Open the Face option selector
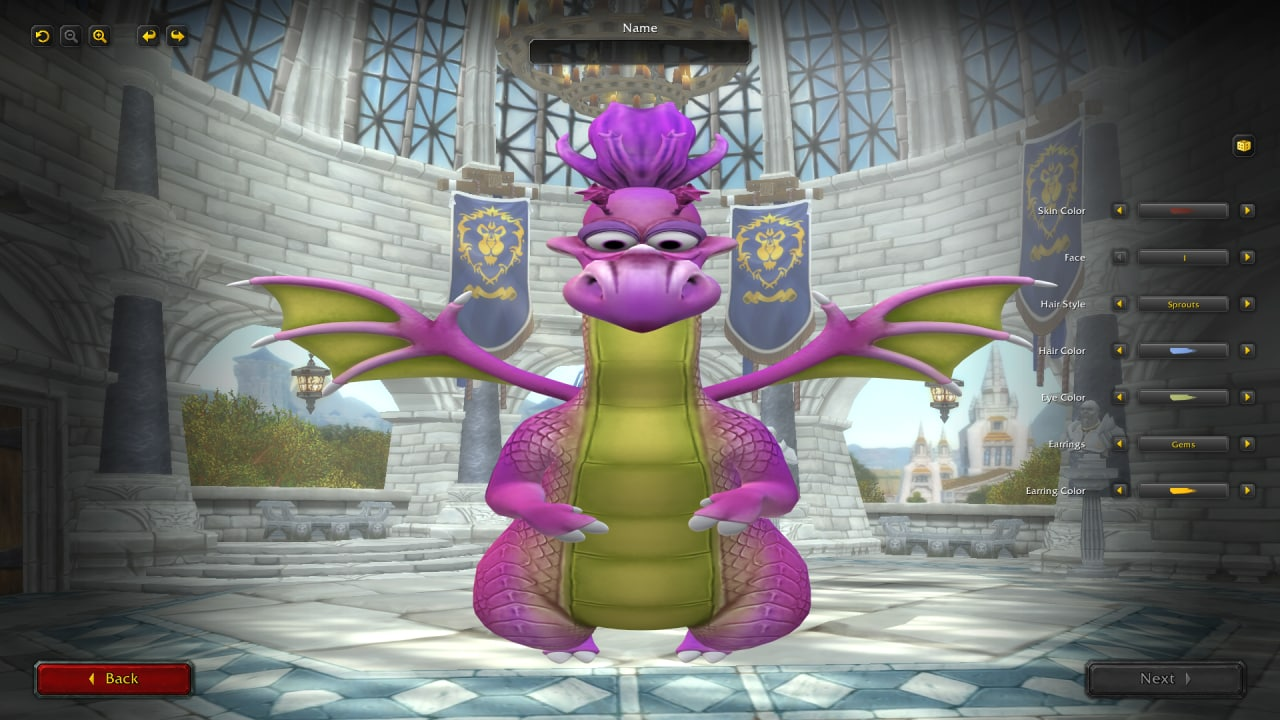1280x720 pixels. tap(1183, 257)
